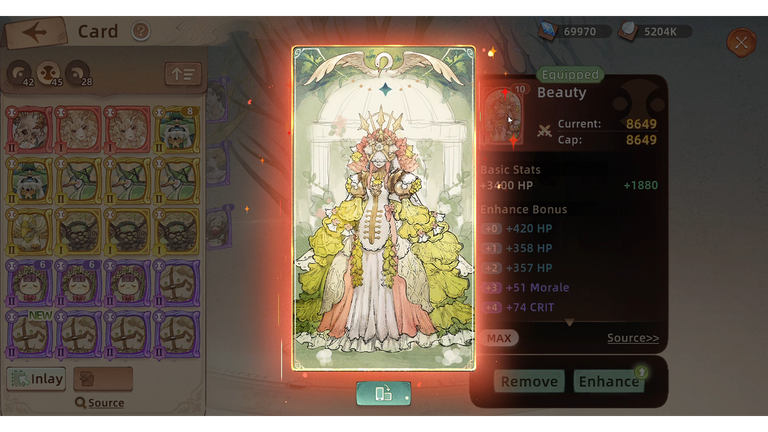The height and width of the screenshot is (432, 768).
Task: View the large Beauty card artwork
Action: click(384, 207)
